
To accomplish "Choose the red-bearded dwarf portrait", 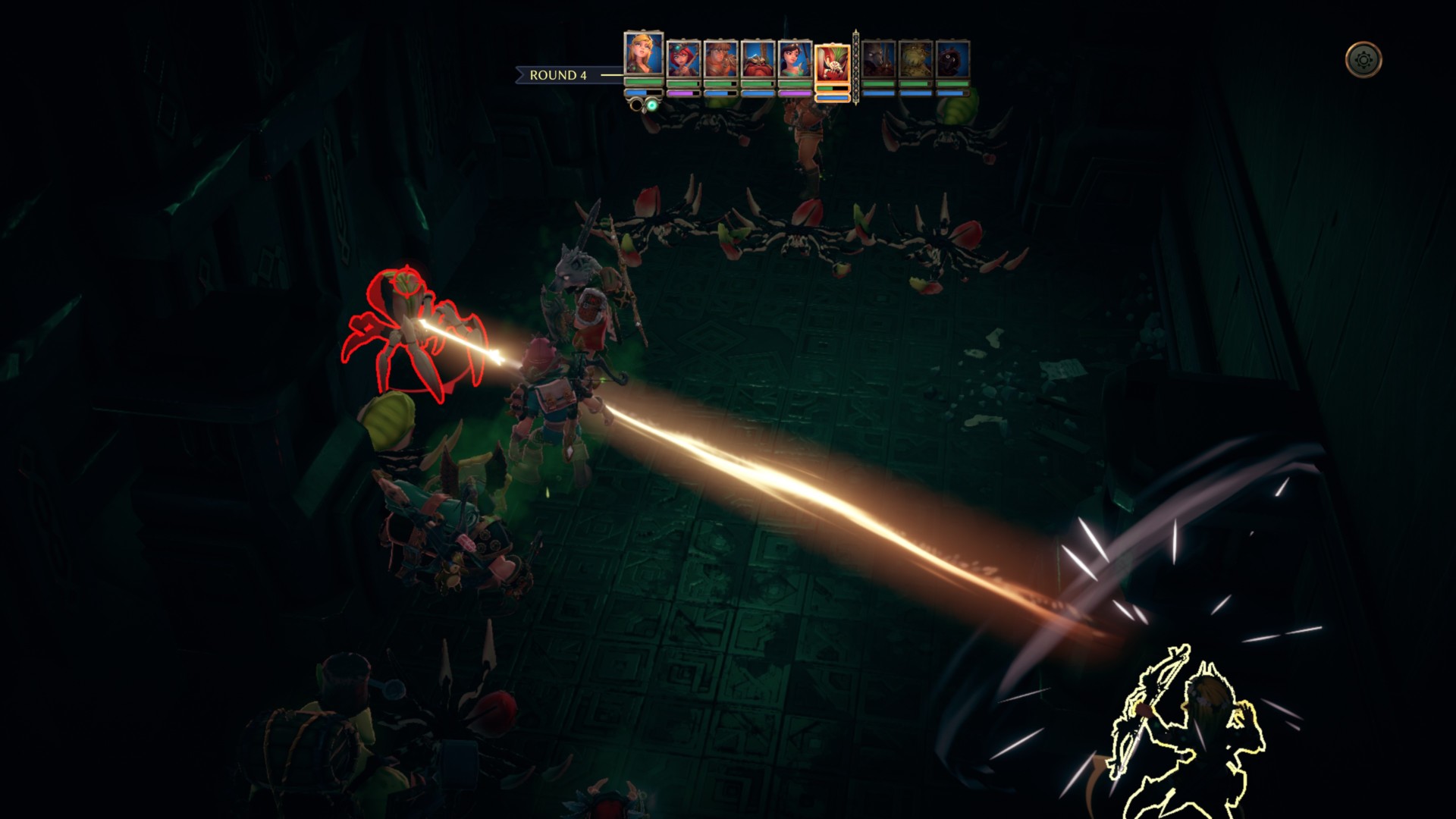I will point(758,59).
